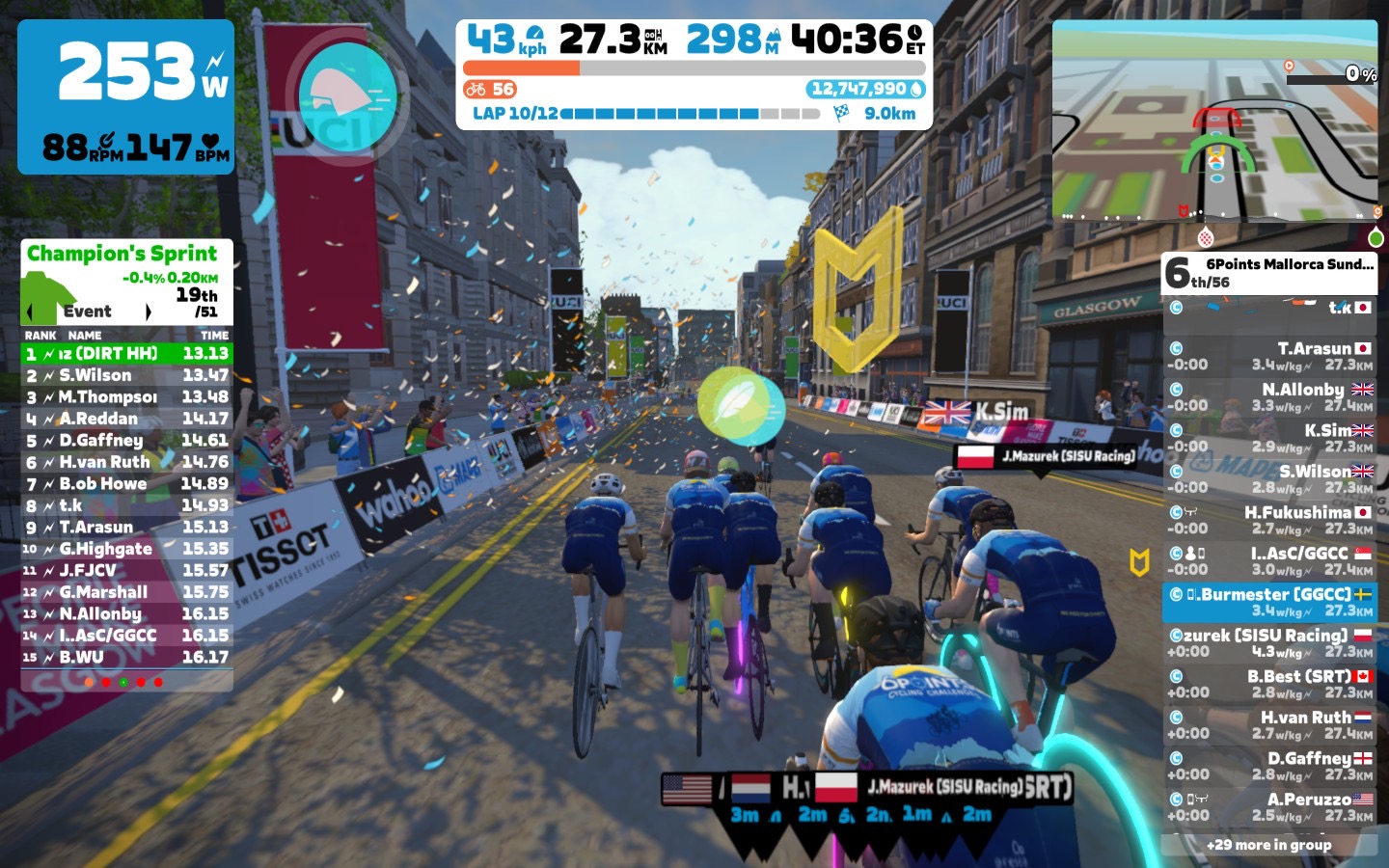This screenshot has width=1389, height=868.
Task: Select A.Peruzzo in the nearby riders list
Action: [1269, 806]
